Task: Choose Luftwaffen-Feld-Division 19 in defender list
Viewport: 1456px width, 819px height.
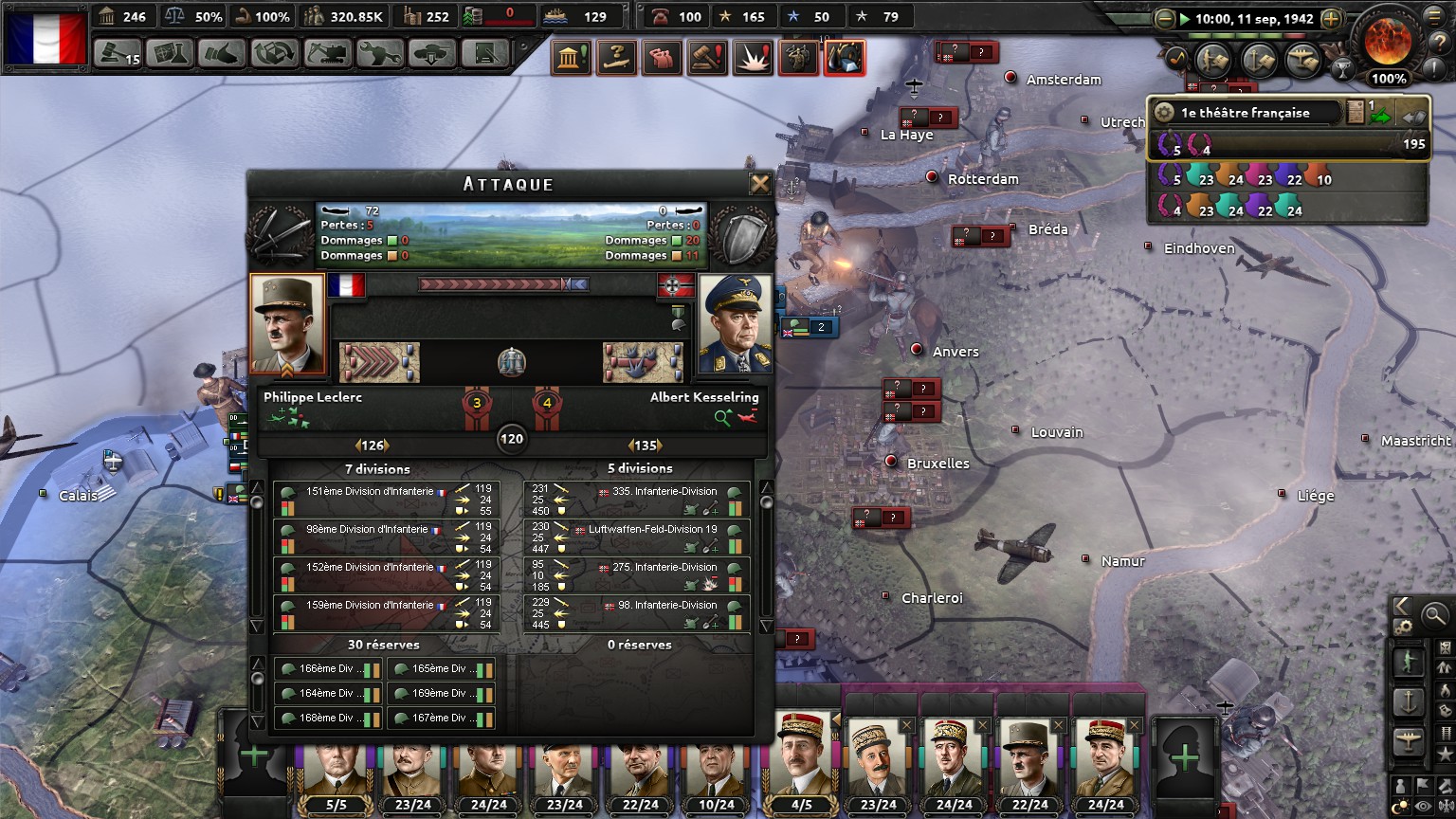Action: coord(637,537)
